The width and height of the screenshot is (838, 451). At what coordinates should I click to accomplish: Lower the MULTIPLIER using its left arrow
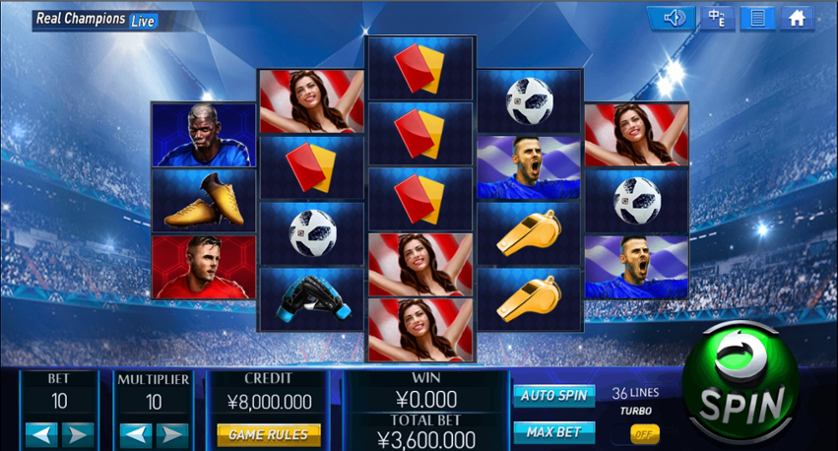135,434
